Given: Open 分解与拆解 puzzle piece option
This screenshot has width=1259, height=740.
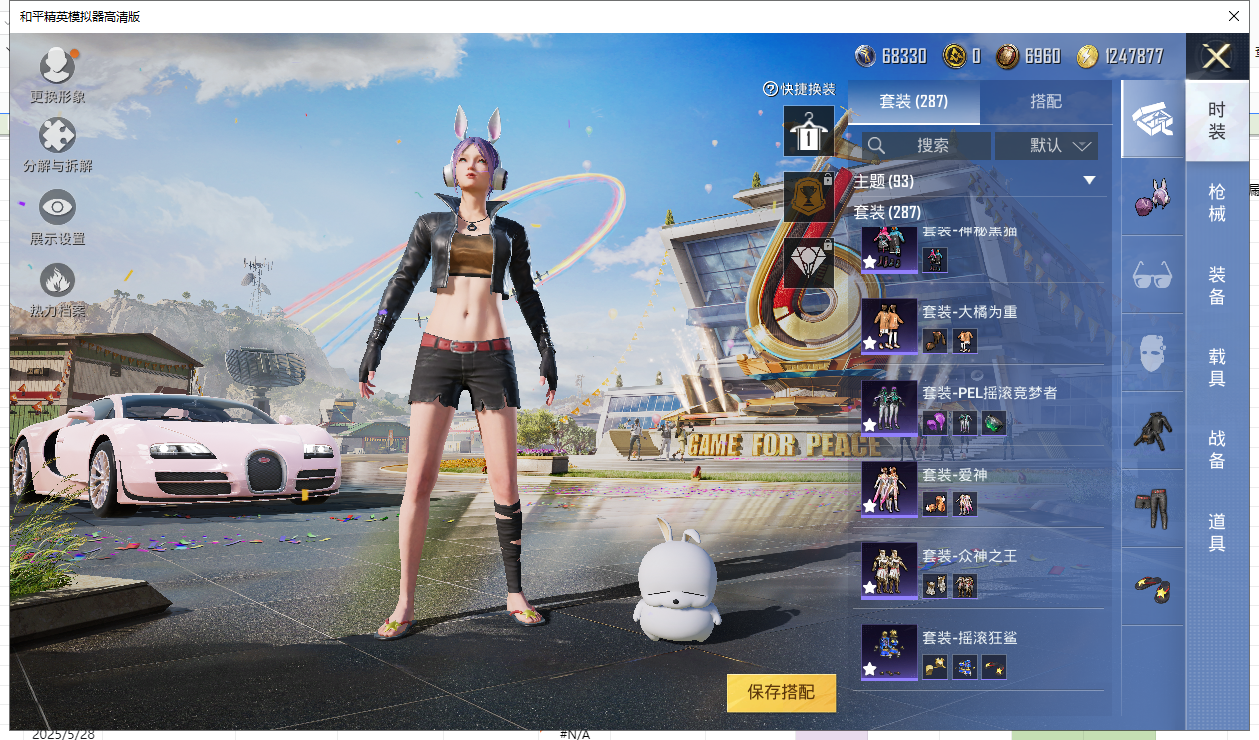Looking at the screenshot, I should pos(57,135).
